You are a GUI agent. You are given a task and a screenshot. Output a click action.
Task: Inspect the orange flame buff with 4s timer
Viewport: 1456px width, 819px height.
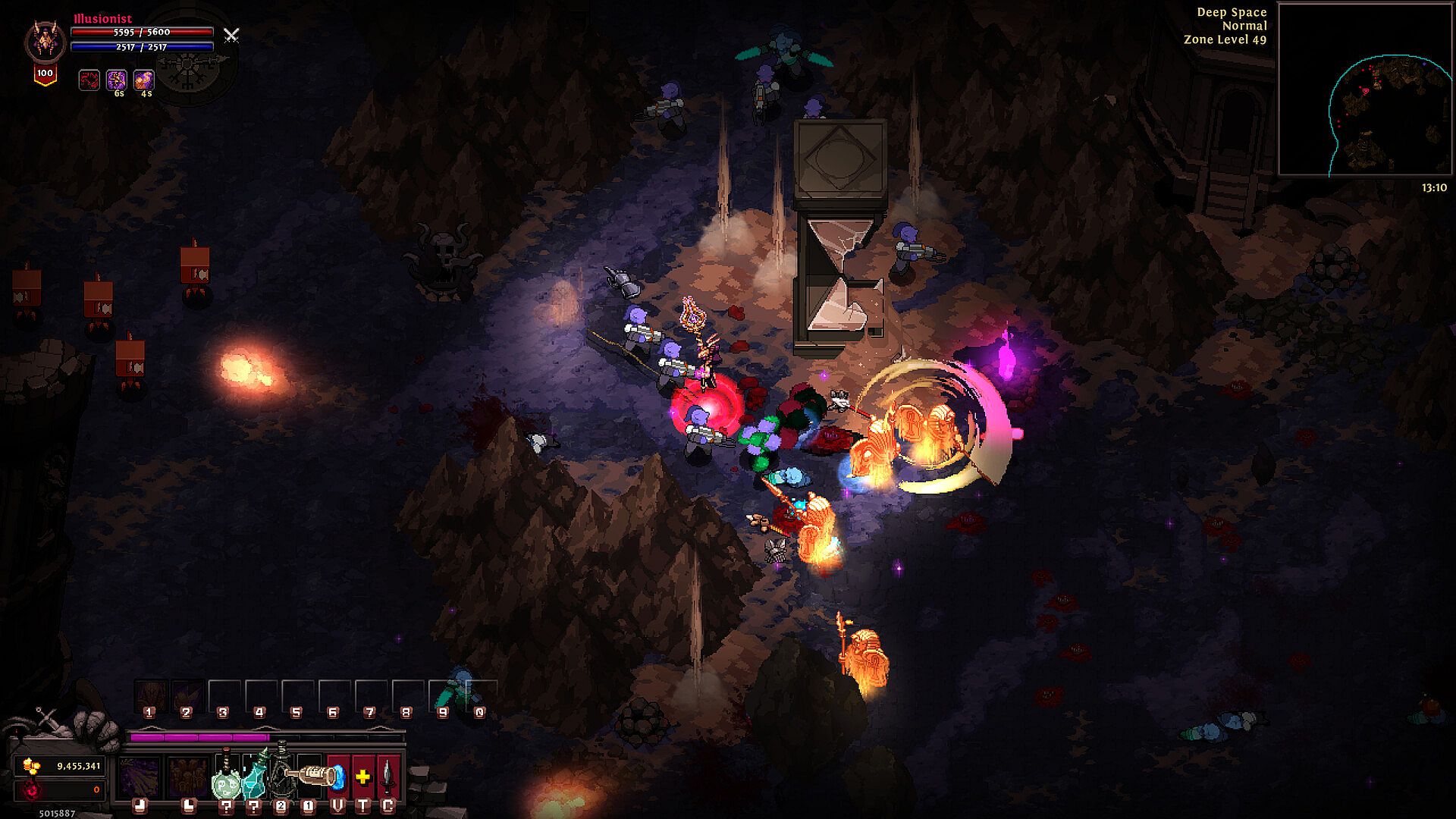(x=144, y=80)
